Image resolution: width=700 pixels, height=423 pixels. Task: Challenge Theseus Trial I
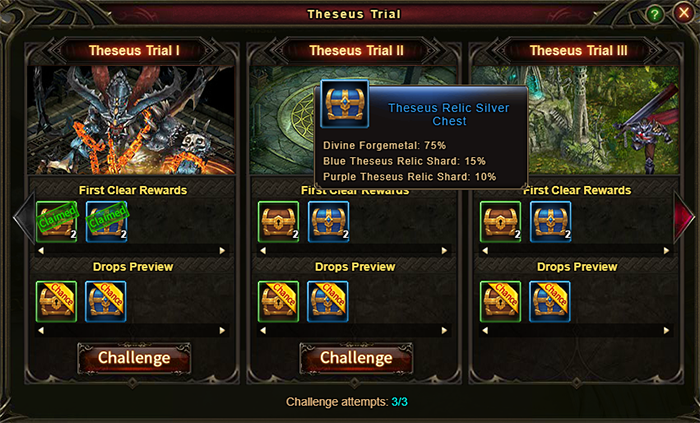coord(134,357)
